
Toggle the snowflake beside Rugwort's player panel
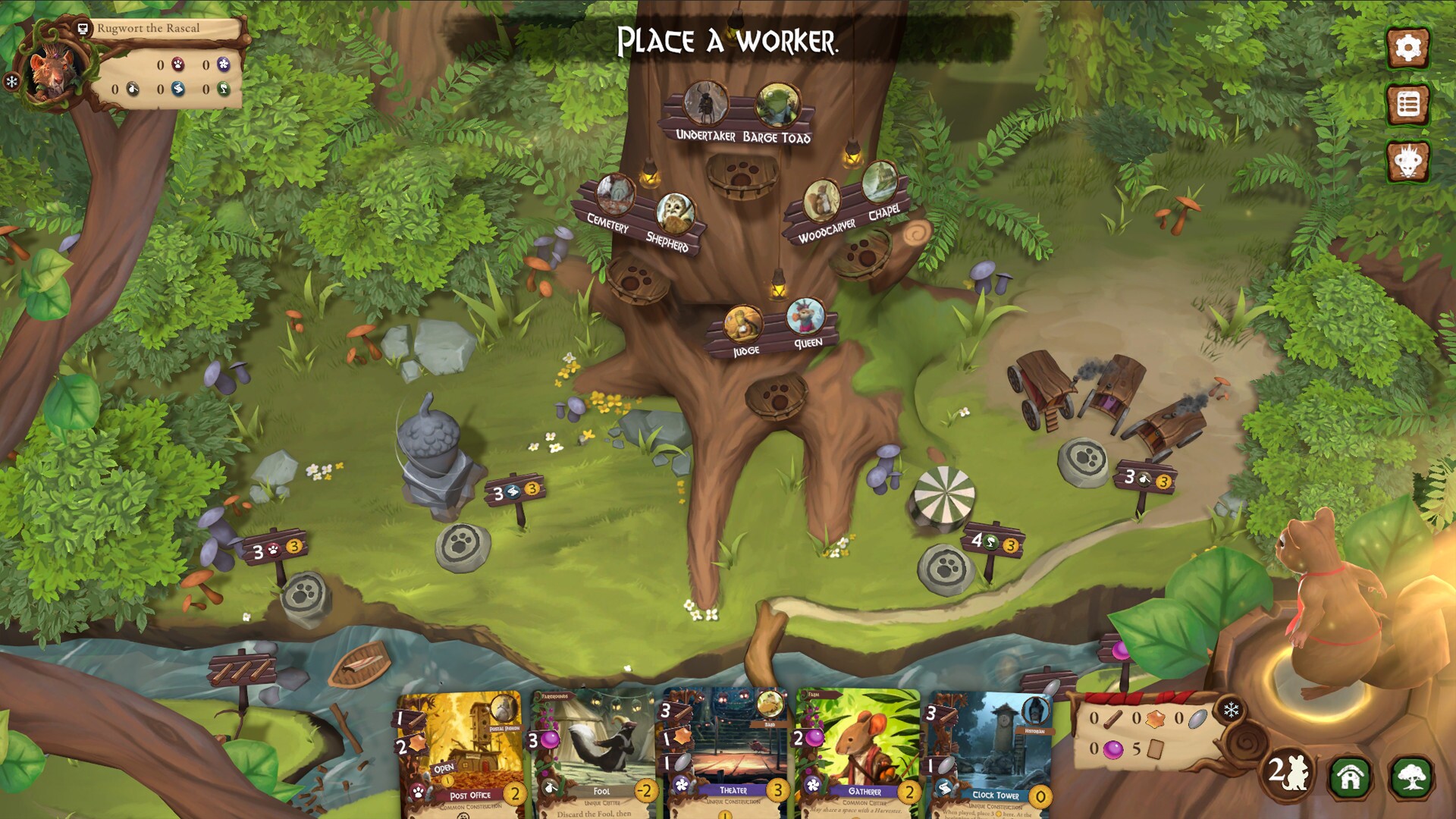[x=11, y=80]
